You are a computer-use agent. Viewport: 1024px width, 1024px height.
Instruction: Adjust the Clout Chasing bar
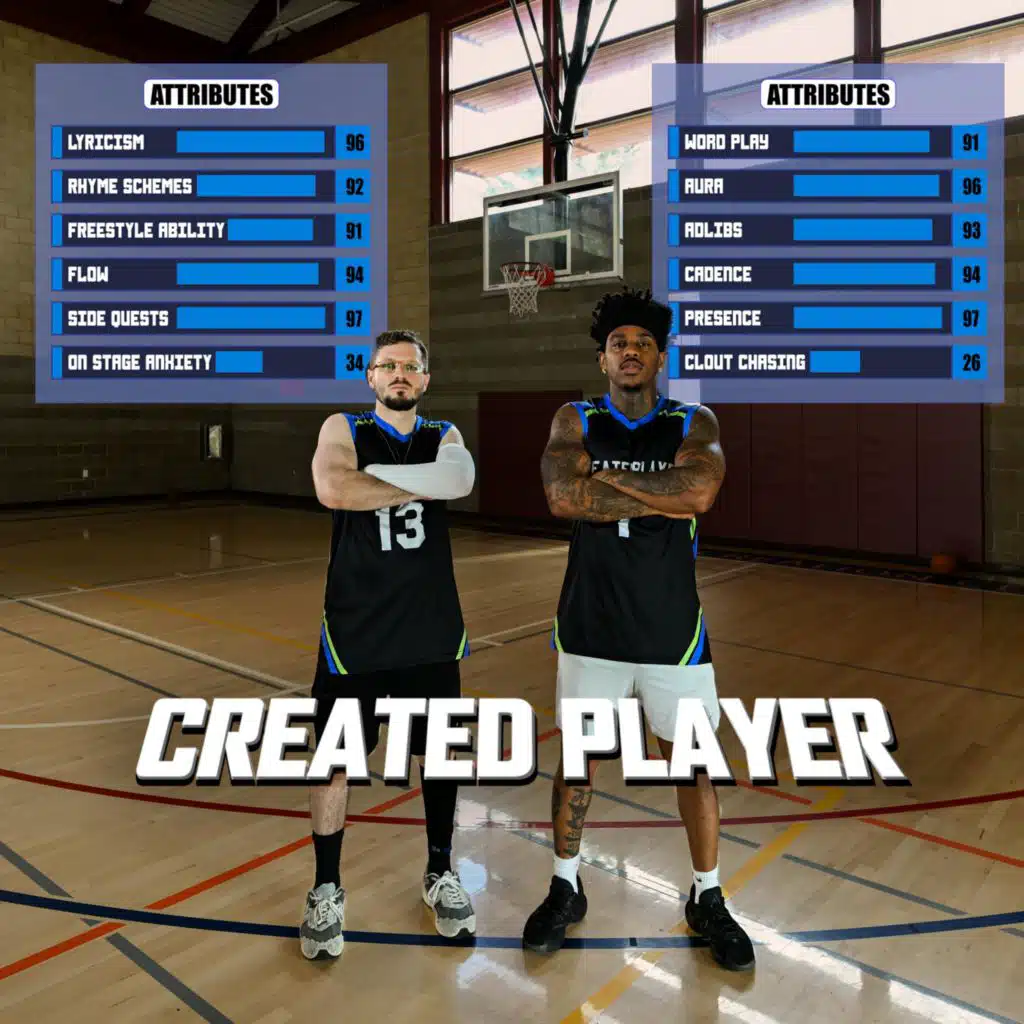834,362
